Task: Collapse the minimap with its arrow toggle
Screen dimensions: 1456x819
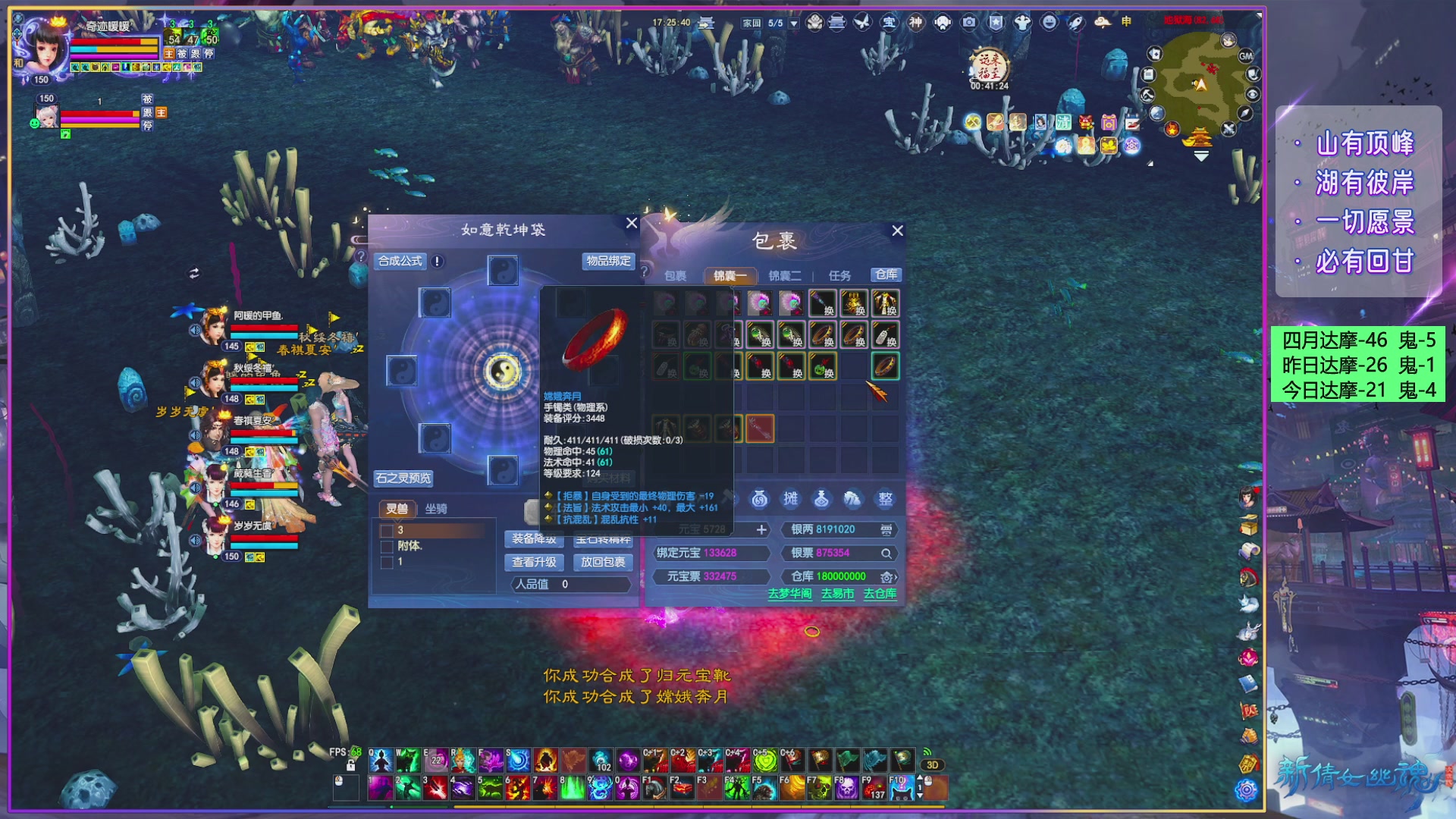Action: (x=1201, y=157)
